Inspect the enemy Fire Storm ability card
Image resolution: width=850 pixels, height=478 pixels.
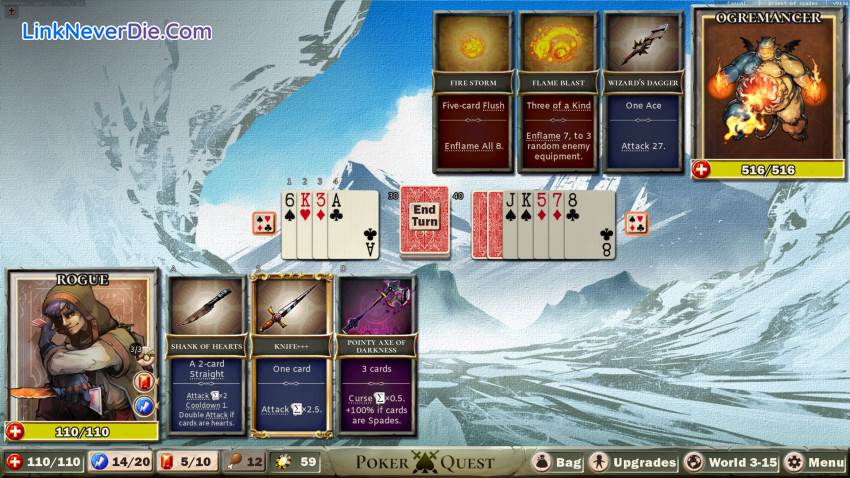pos(473,92)
